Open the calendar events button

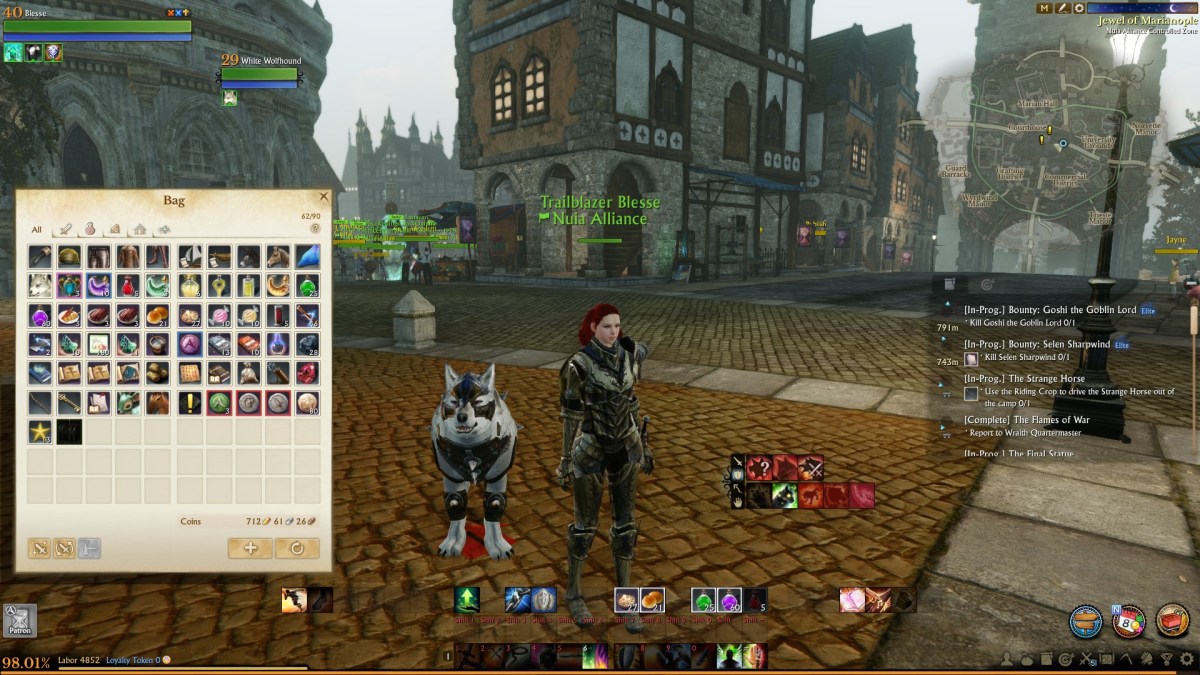click(1129, 620)
